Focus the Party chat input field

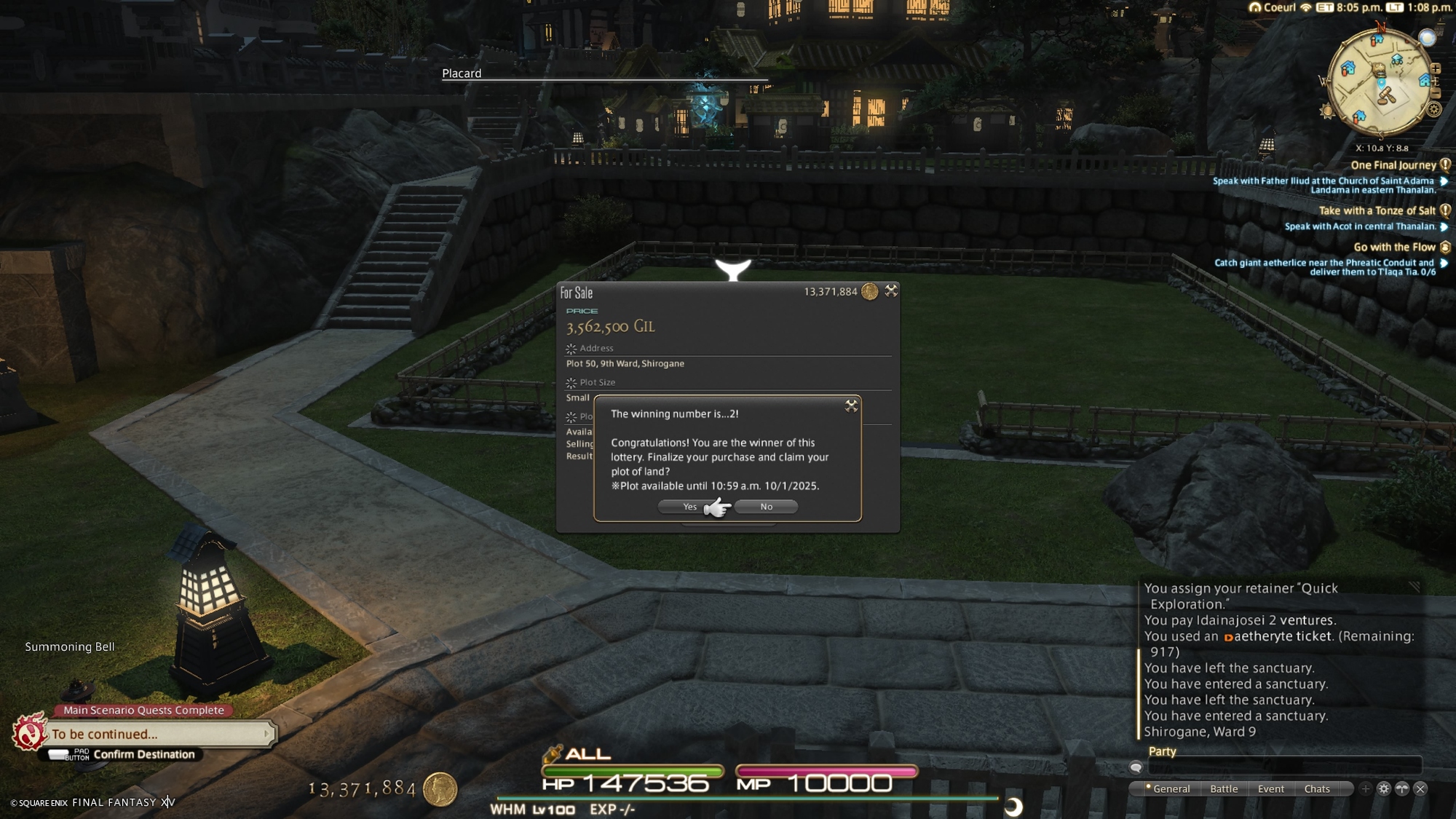tap(1284, 767)
